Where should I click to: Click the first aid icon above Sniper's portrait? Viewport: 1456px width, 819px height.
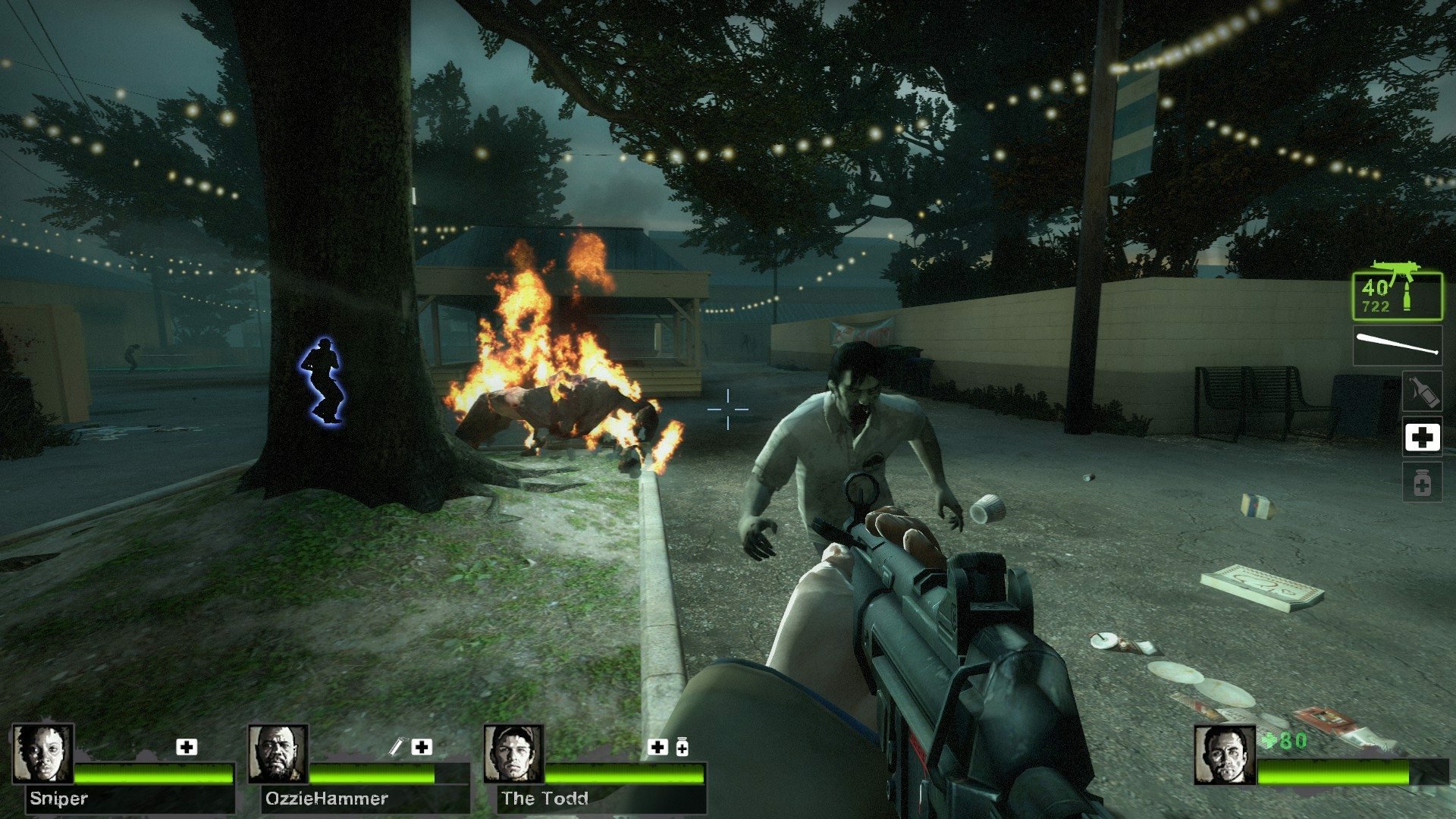186,746
